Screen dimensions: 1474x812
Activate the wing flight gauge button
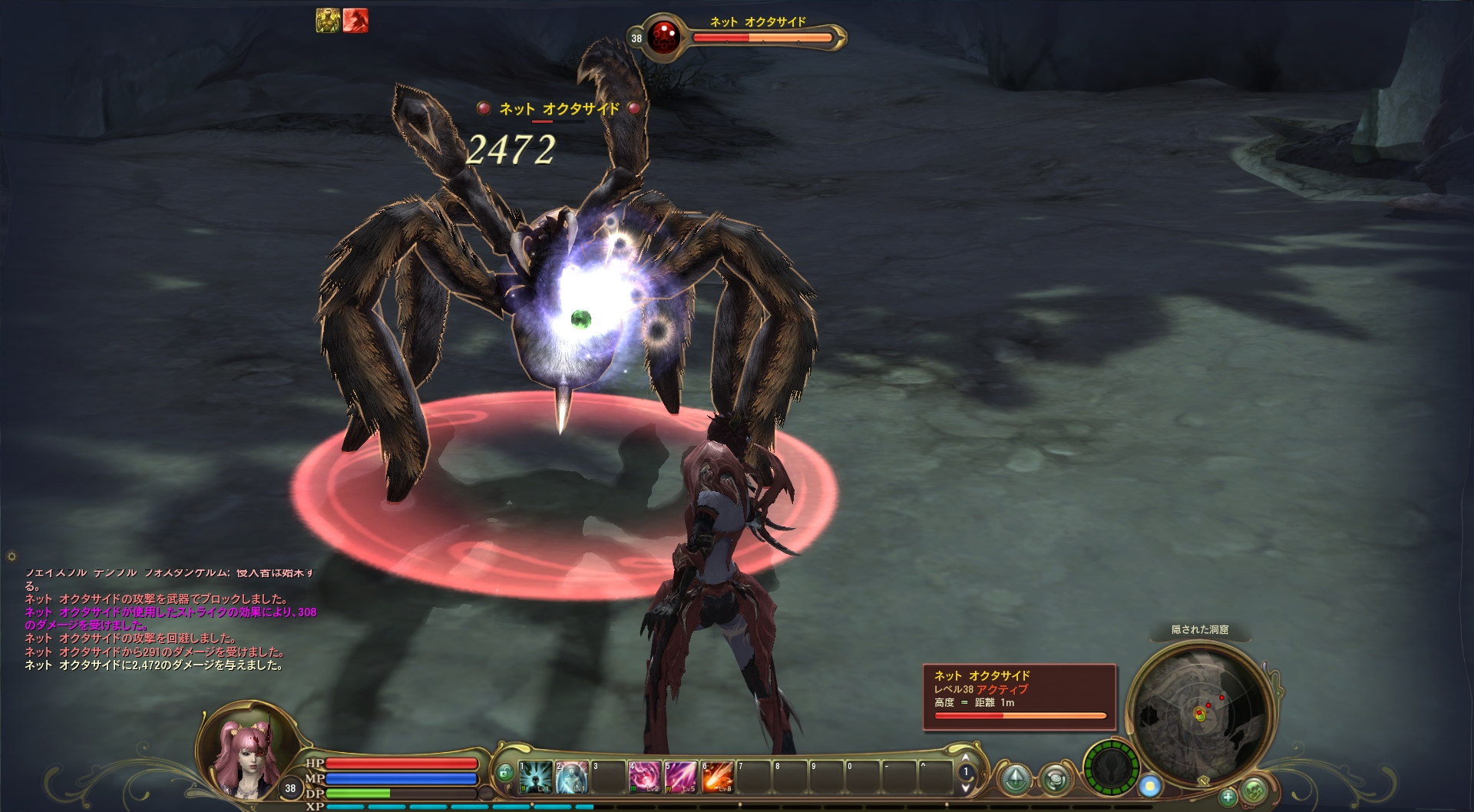pyautogui.click(x=1109, y=767)
